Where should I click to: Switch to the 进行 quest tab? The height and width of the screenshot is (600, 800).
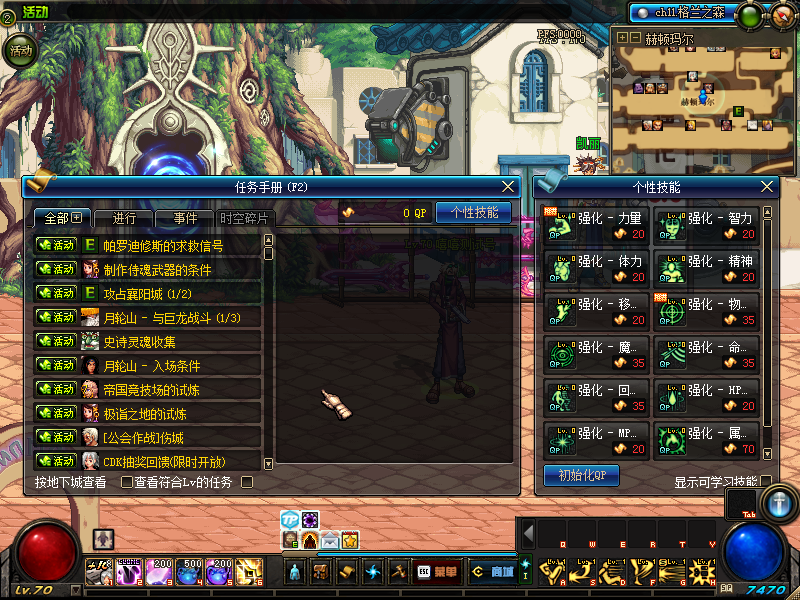click(x=126, y=218)
